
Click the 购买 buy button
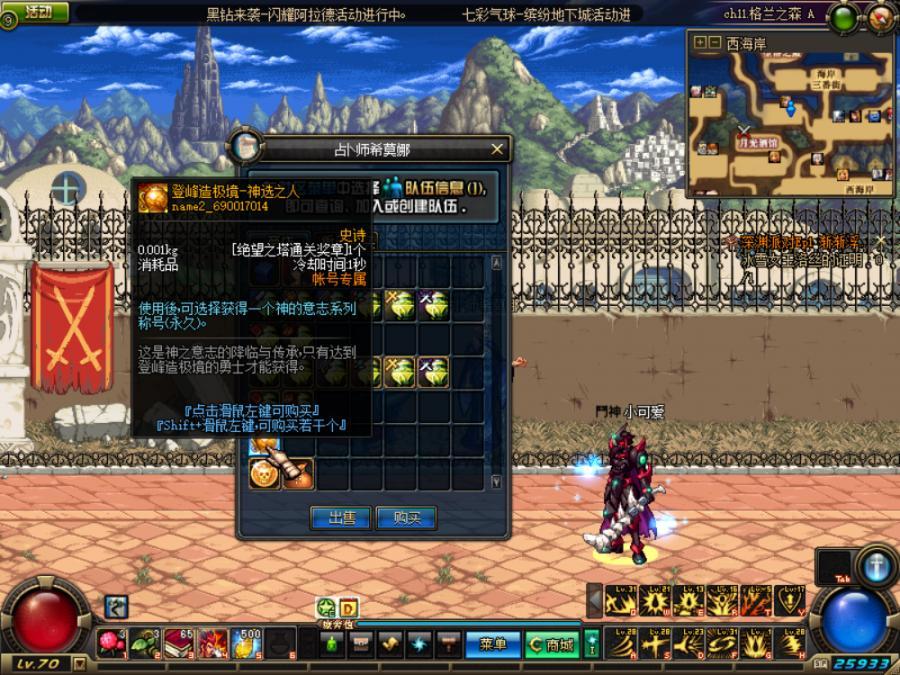pos(407,517)
